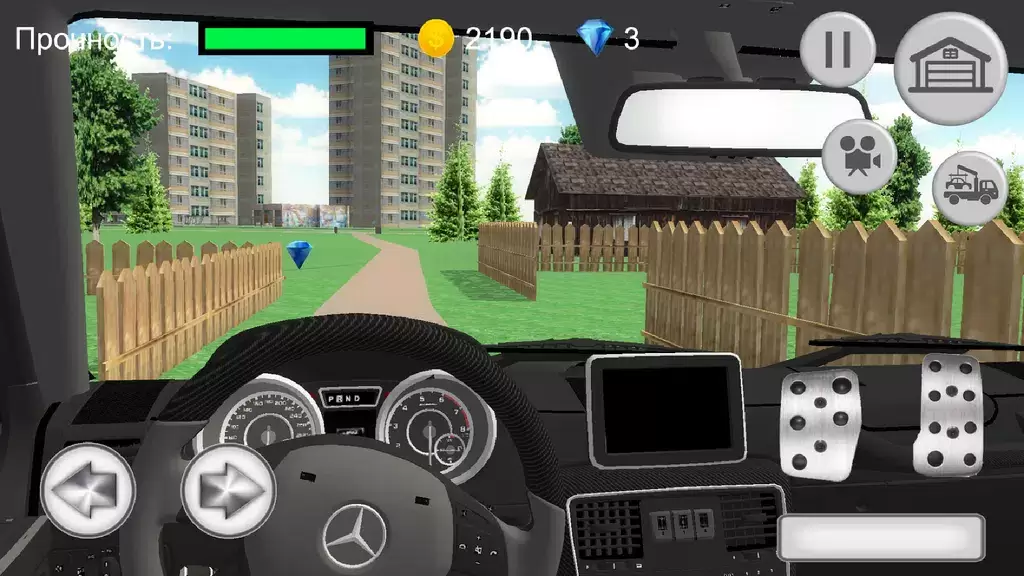This screenshot has height=576, width=1024.
Task: Tap the gas pedal
Action: click(x=947, y=414)
